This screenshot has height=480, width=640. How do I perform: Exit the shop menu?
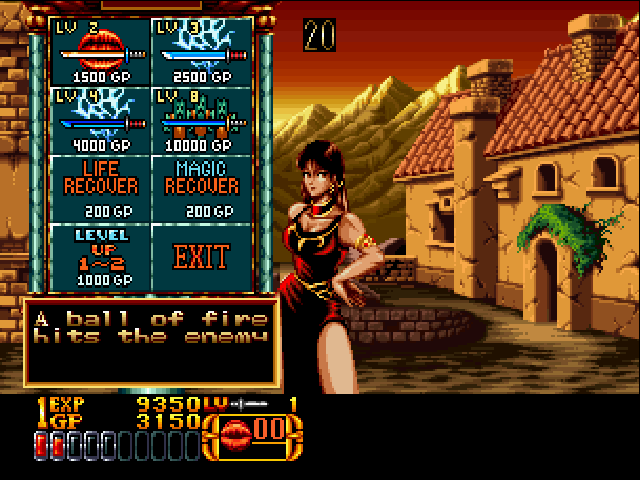(x=201, y=257)
